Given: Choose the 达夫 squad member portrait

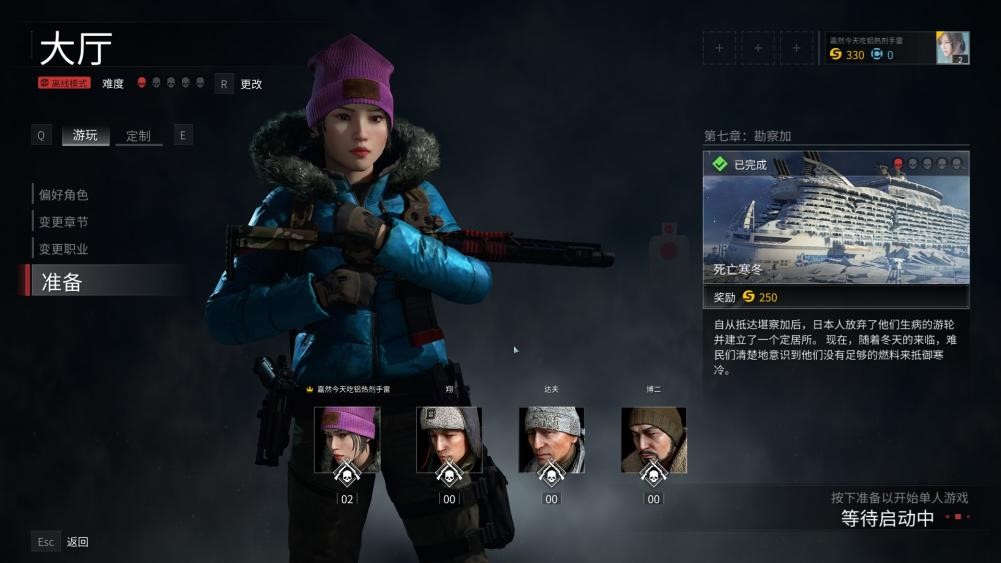Looking at the screenshot, I should click(551, 439).
